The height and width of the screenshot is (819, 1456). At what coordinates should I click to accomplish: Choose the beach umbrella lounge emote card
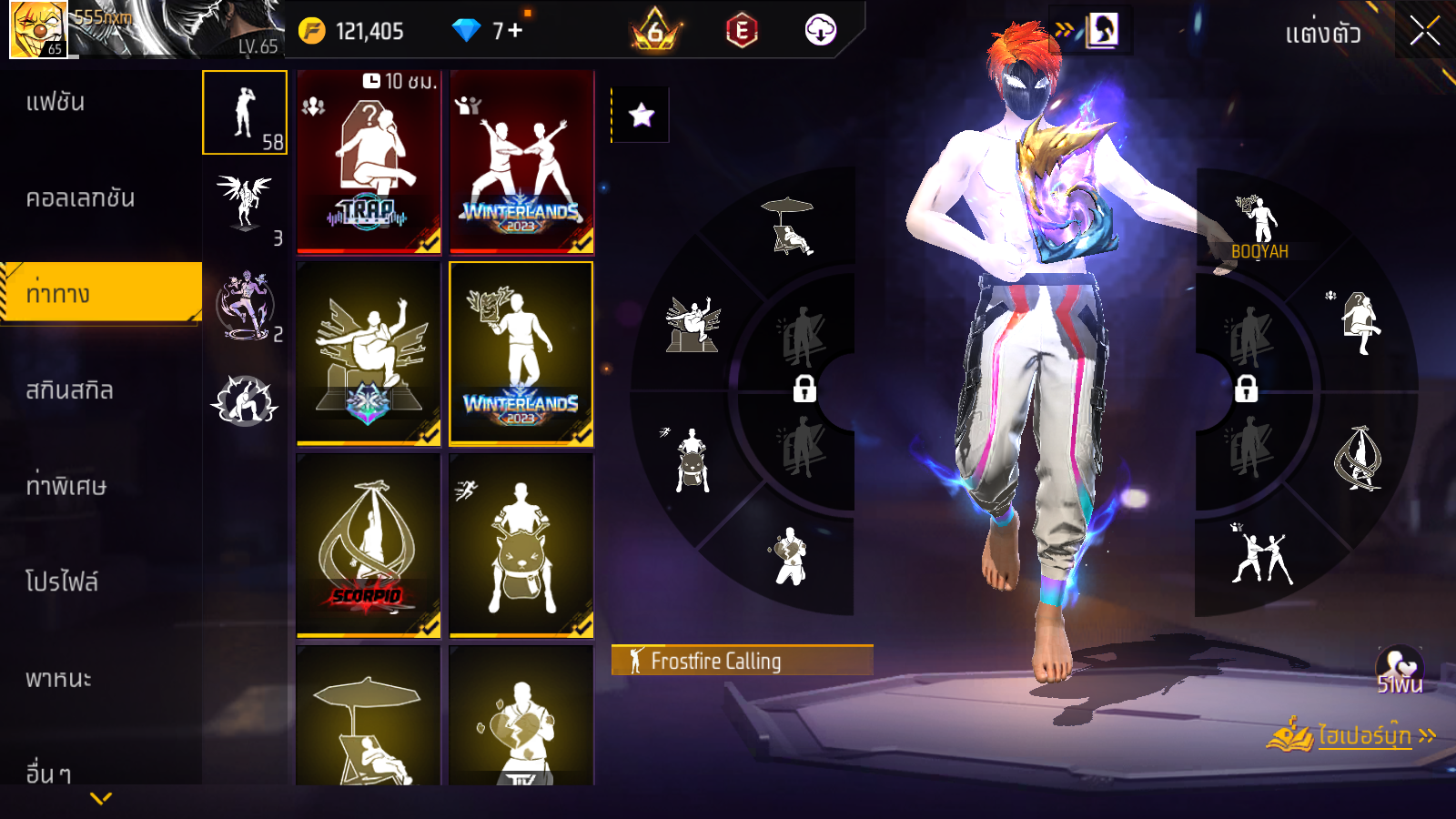[369, 719]
